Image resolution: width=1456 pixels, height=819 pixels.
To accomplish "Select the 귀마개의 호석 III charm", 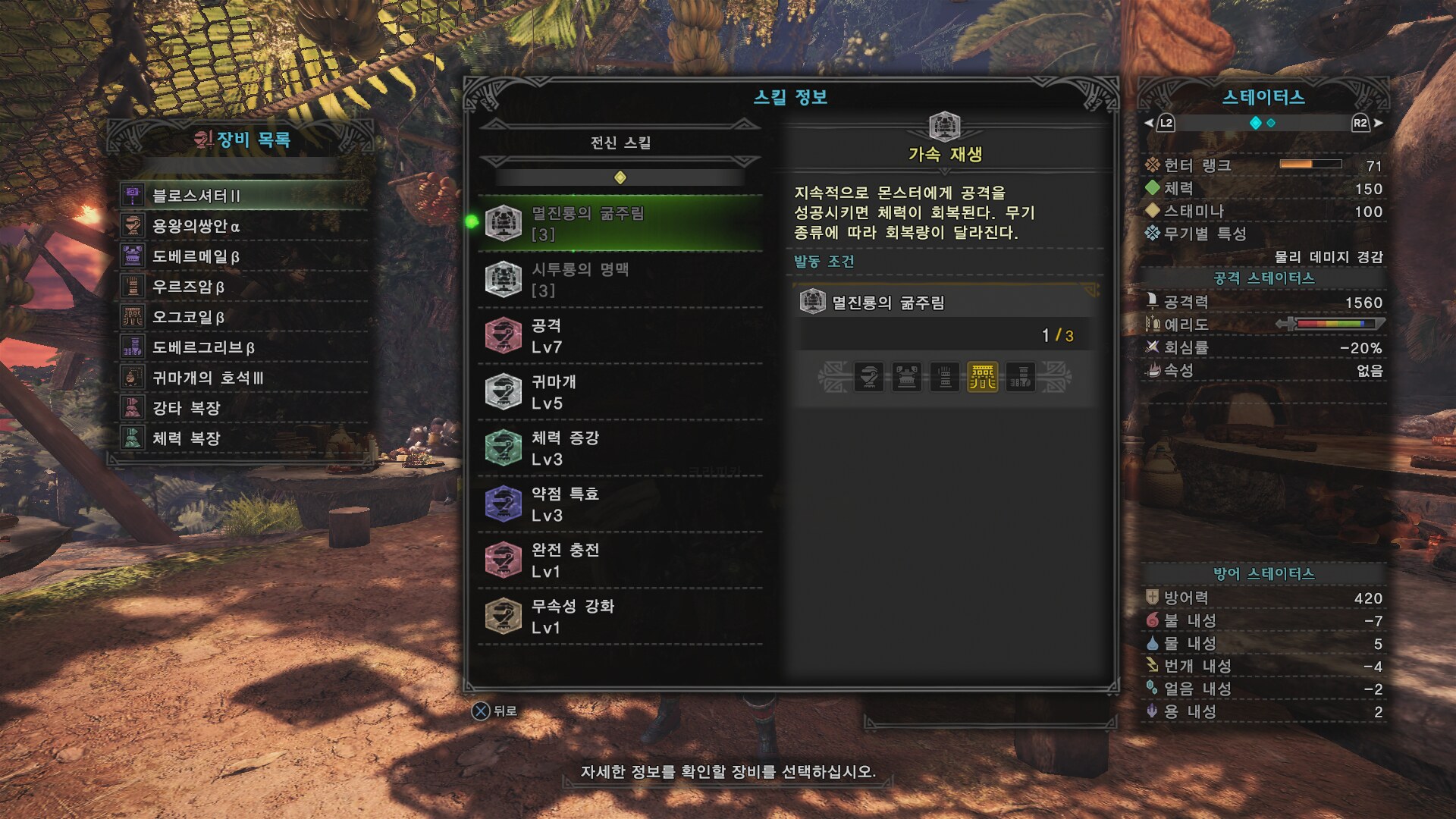I will click(x=243, y=378).
